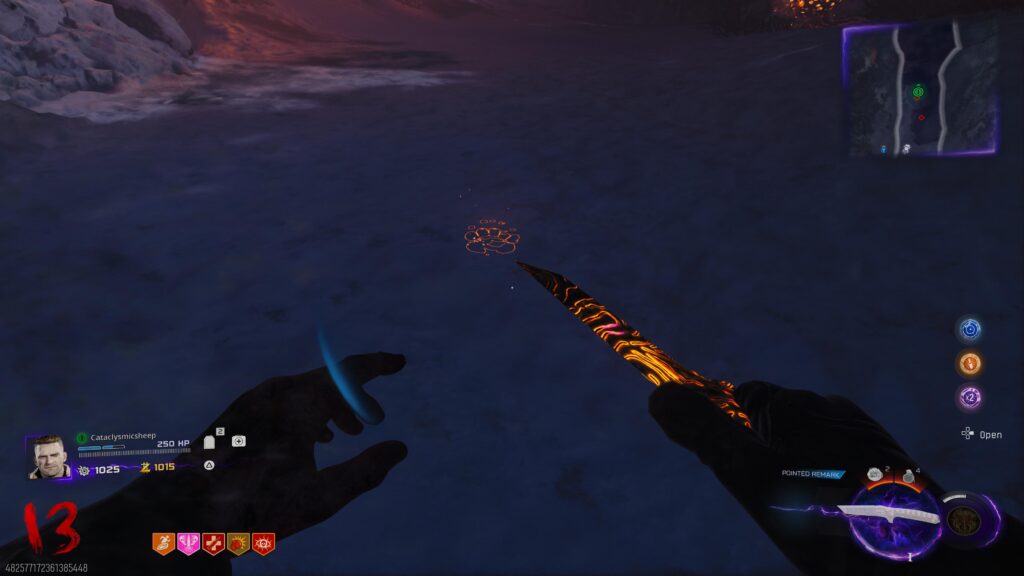Click the orange power-up icon
The width and height of the screenshot is (1024, 576).
pos(969,363)
